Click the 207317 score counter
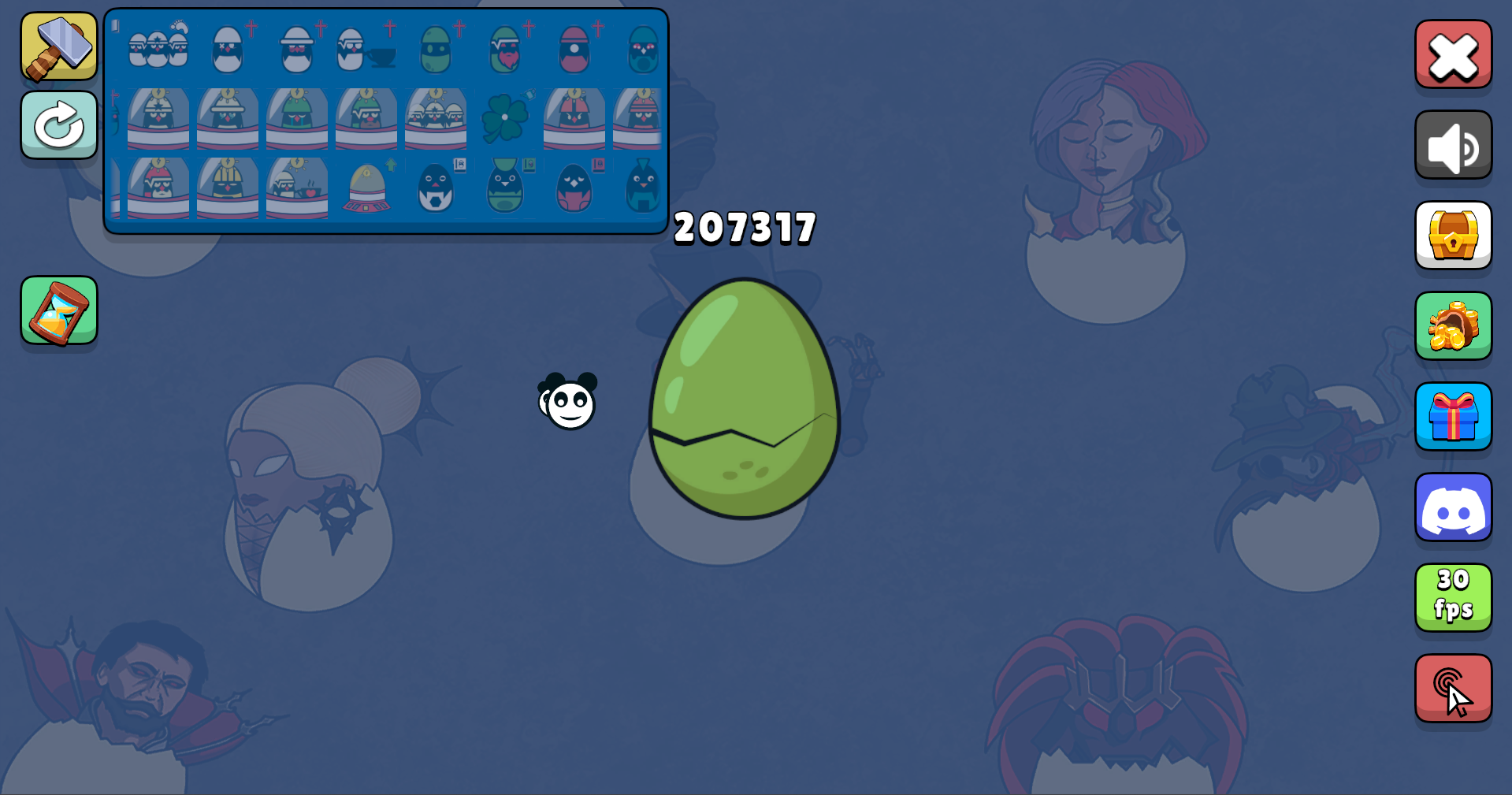 744,227
